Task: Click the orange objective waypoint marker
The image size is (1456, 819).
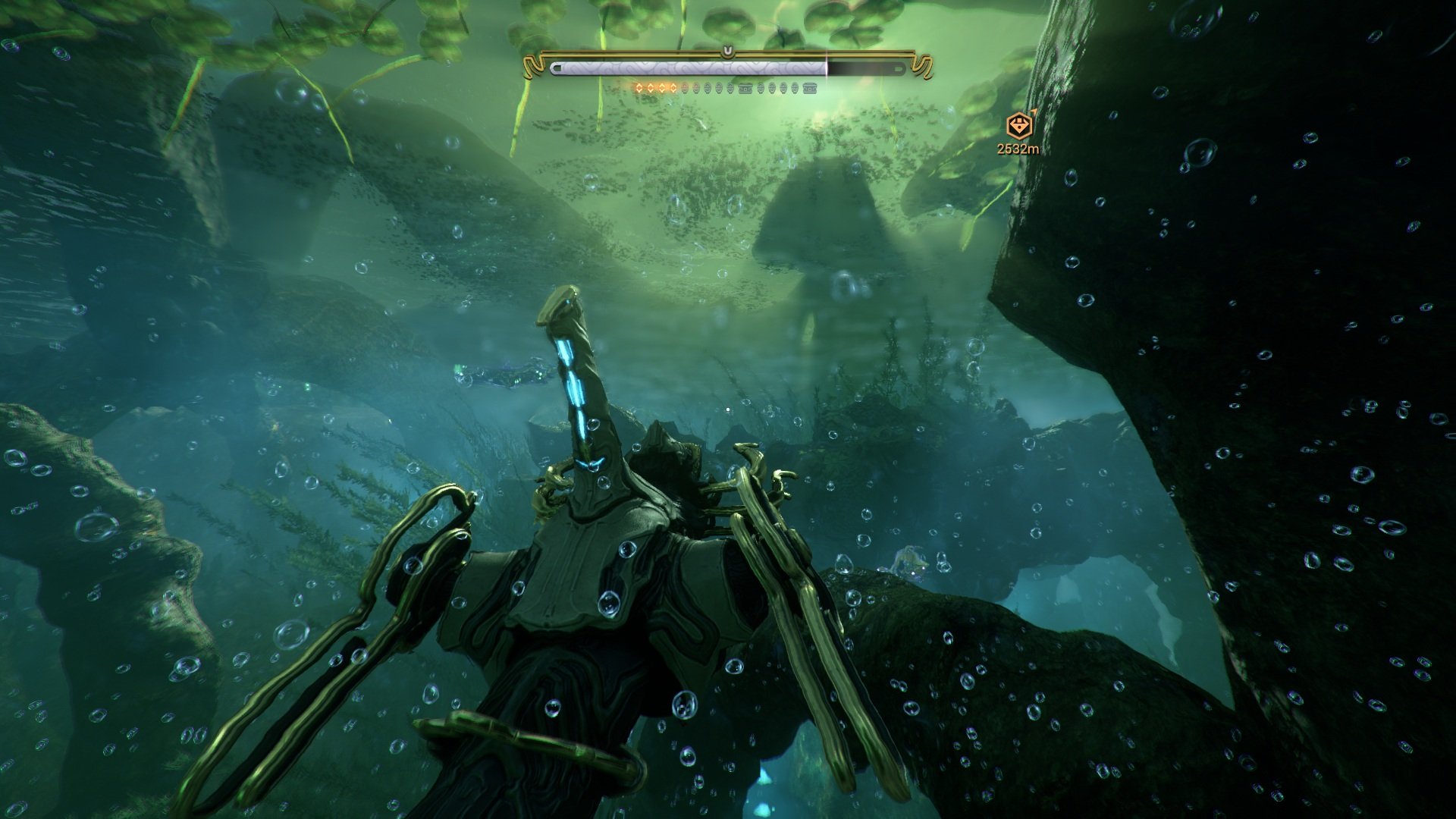Action: [x=1017, y=126]
